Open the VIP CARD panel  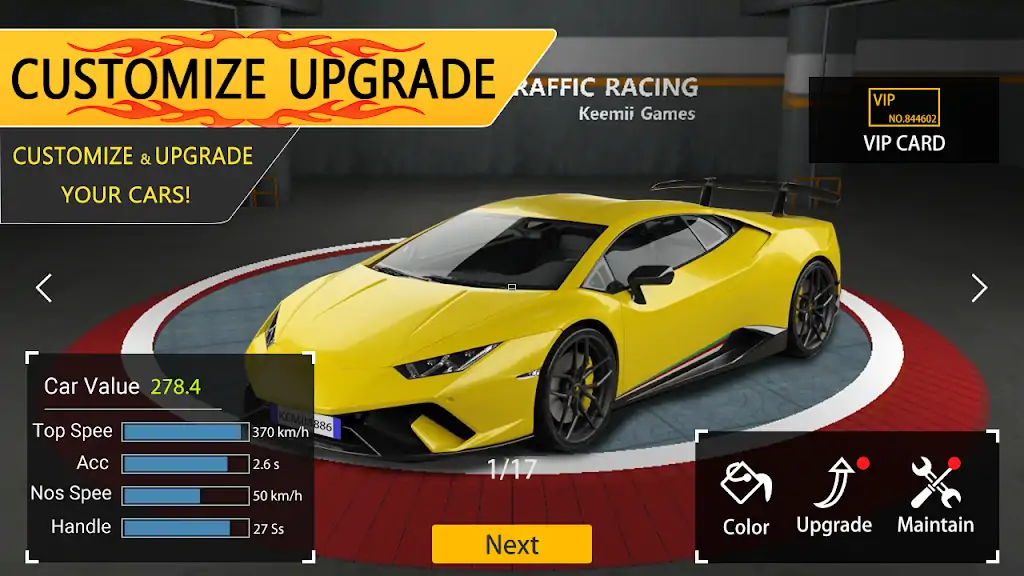coord(904,121)
